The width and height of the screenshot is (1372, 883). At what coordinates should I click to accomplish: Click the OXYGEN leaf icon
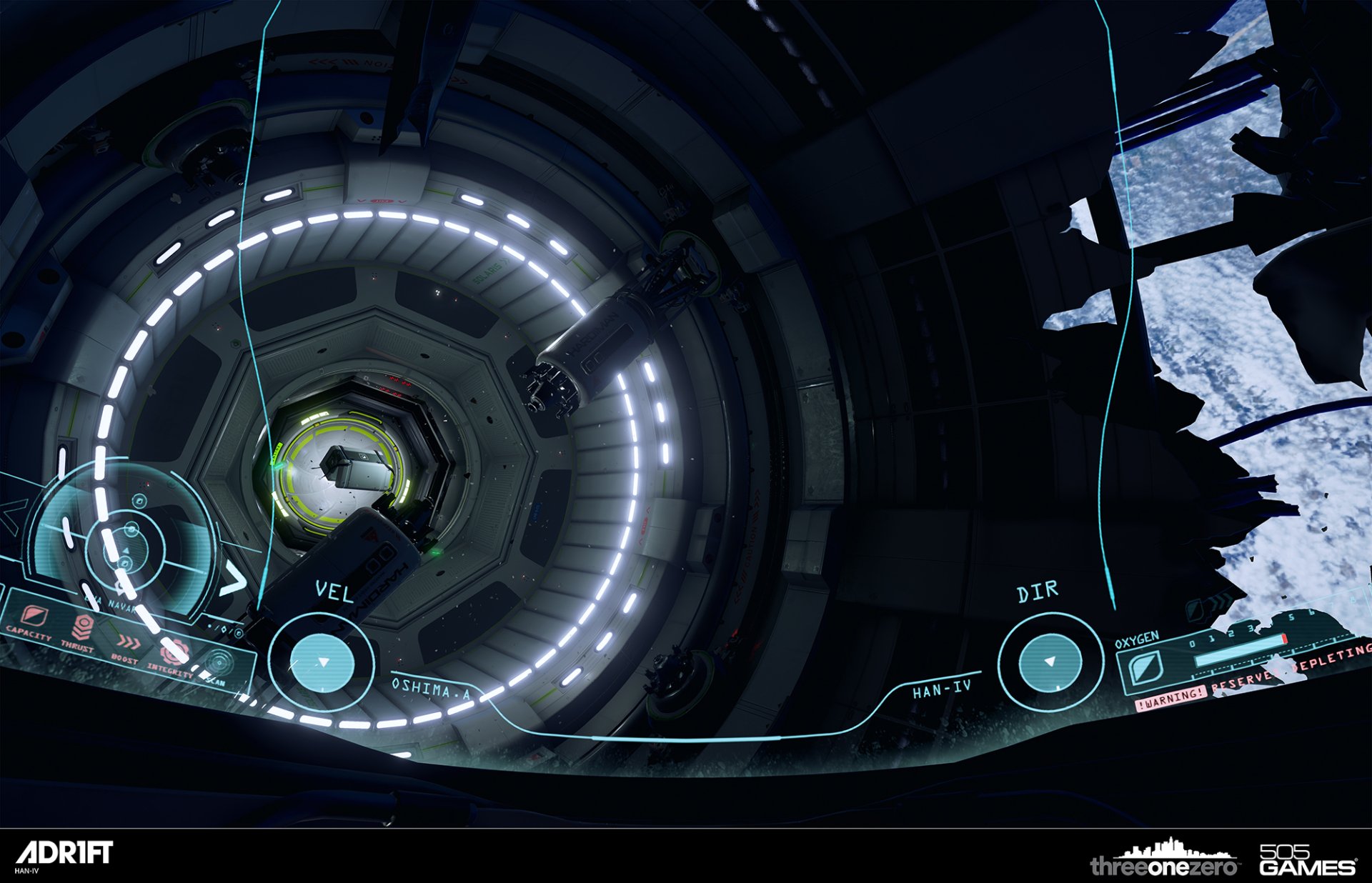tap(1145, 668)
